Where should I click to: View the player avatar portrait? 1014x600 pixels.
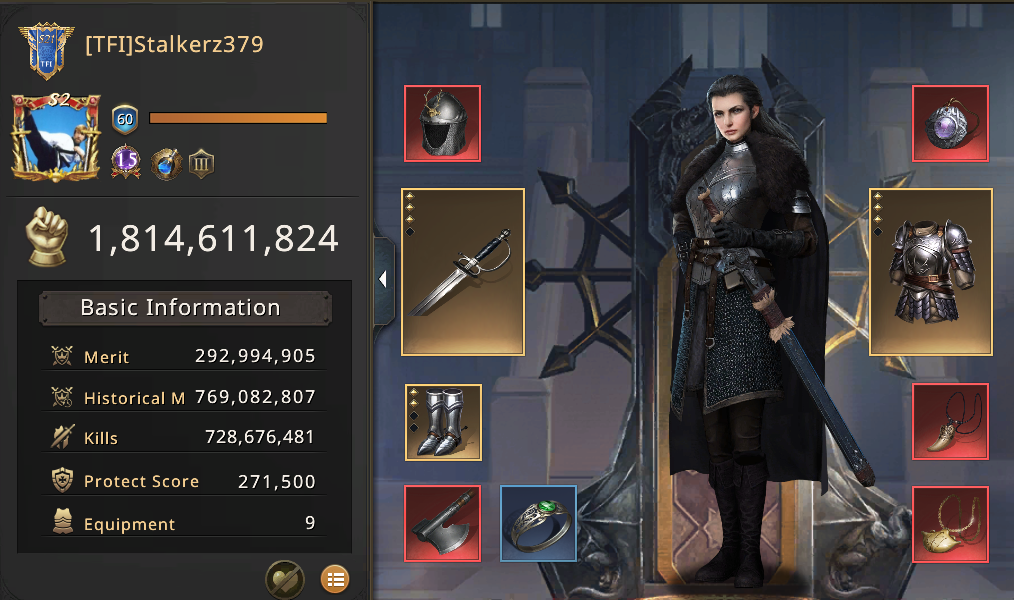[x=56, y=138]
